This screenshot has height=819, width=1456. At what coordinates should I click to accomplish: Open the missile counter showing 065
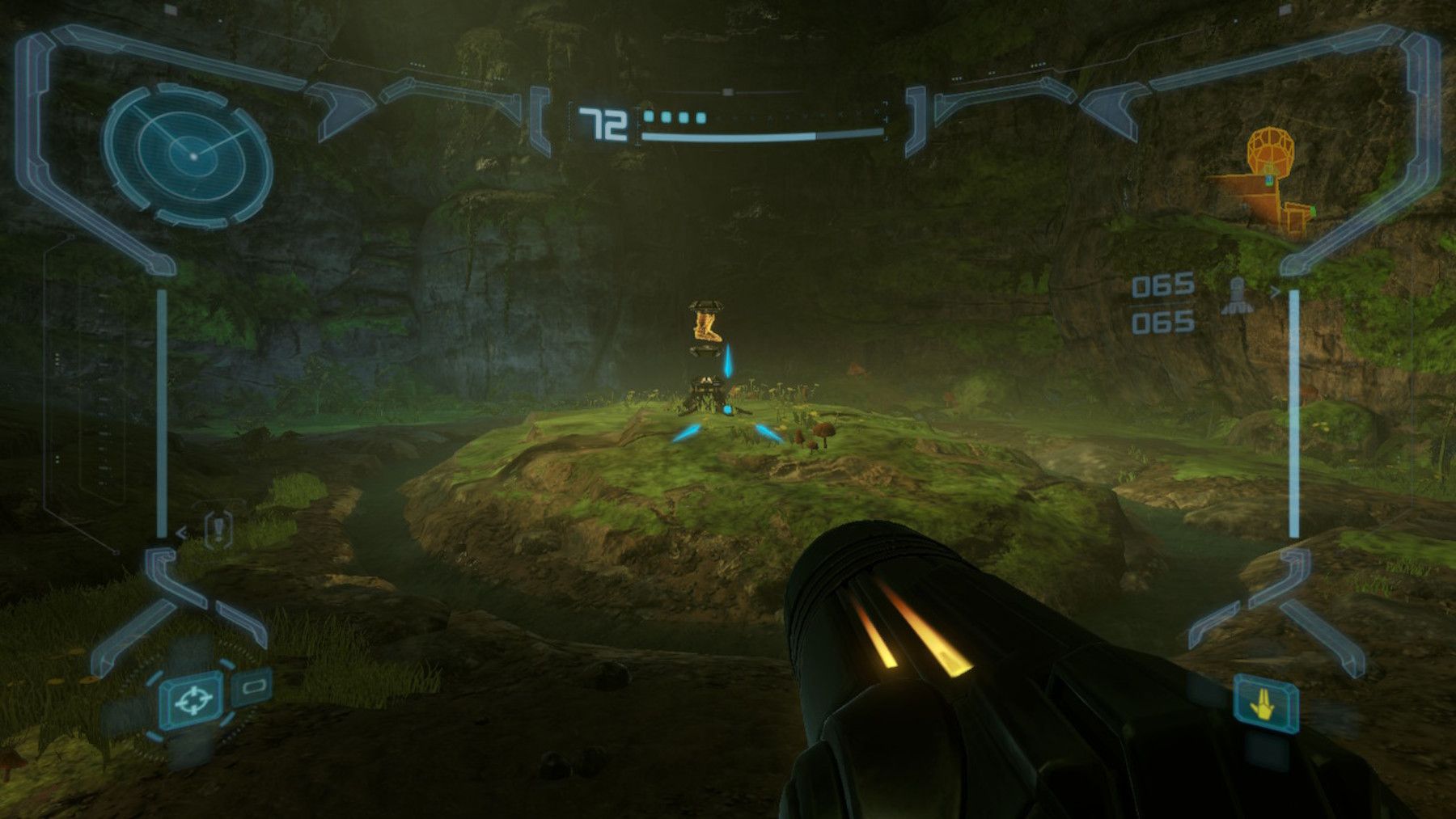coord(1162,285)
